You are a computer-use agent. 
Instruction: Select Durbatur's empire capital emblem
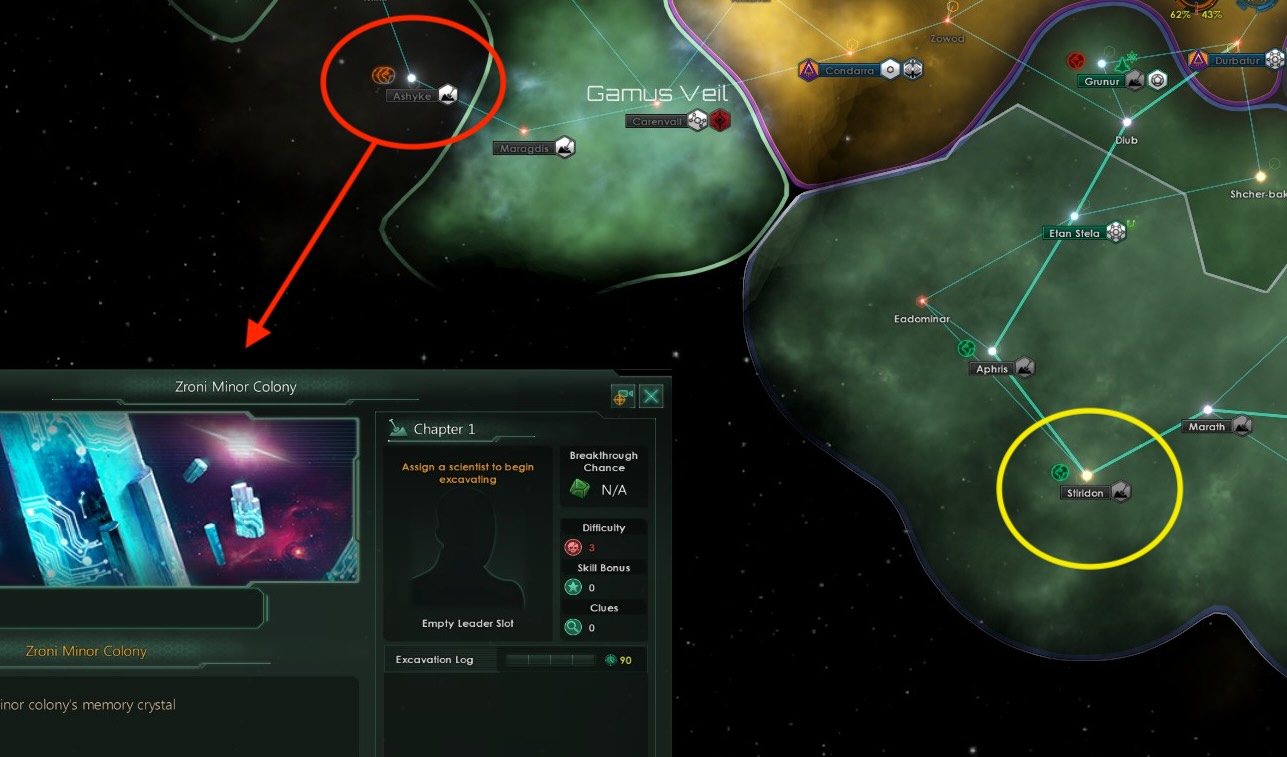1199,60
